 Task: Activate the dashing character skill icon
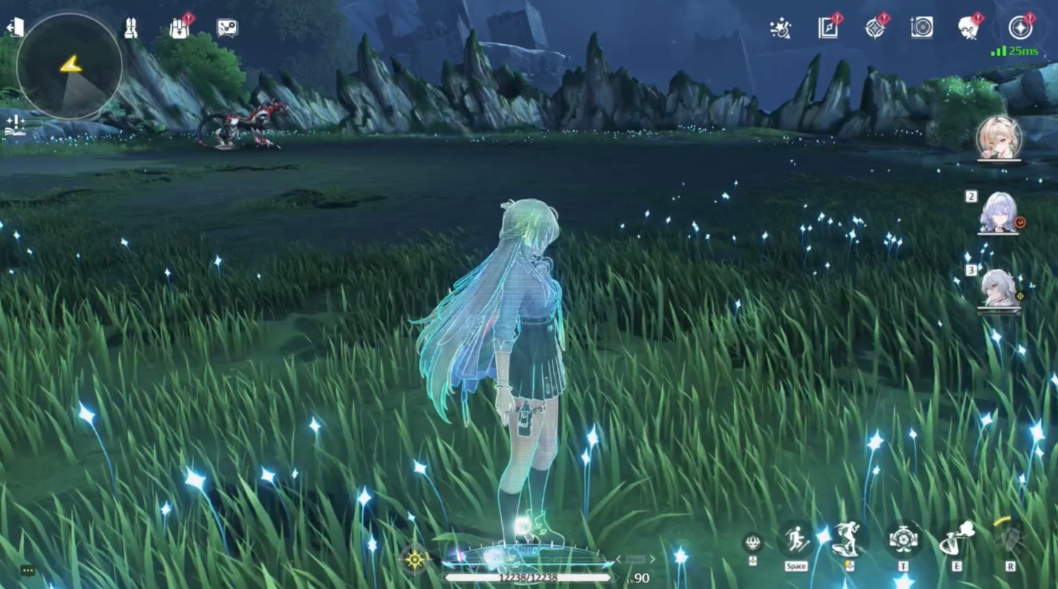(848, 539)
